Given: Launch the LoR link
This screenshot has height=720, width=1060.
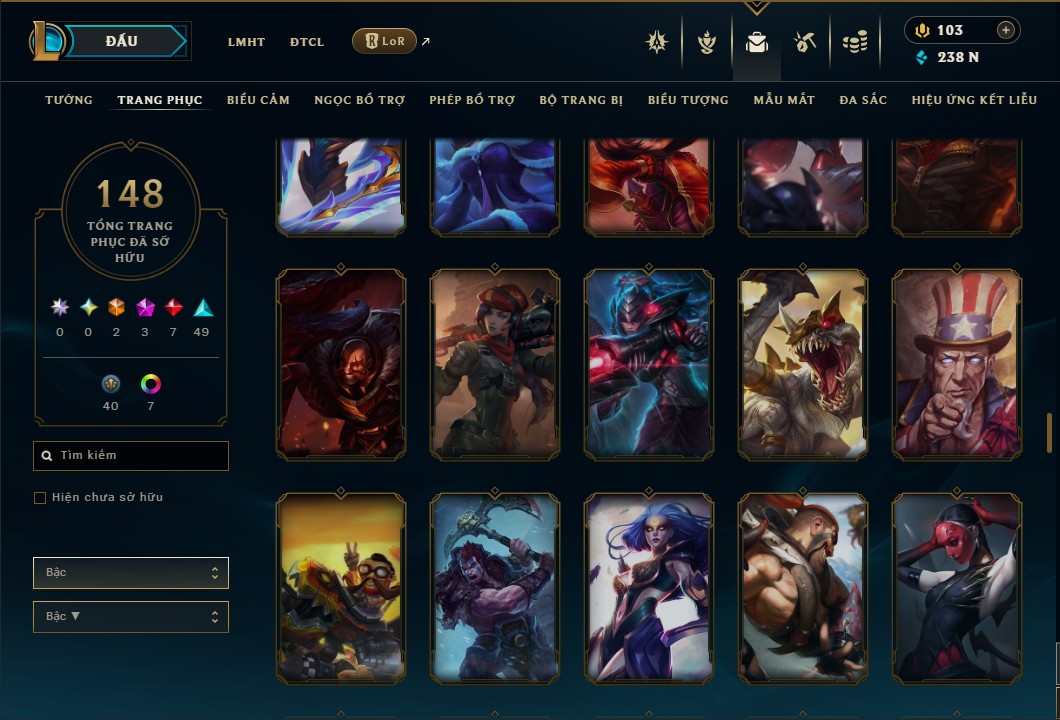Looking at the screenshot, I should pos(384,41).
